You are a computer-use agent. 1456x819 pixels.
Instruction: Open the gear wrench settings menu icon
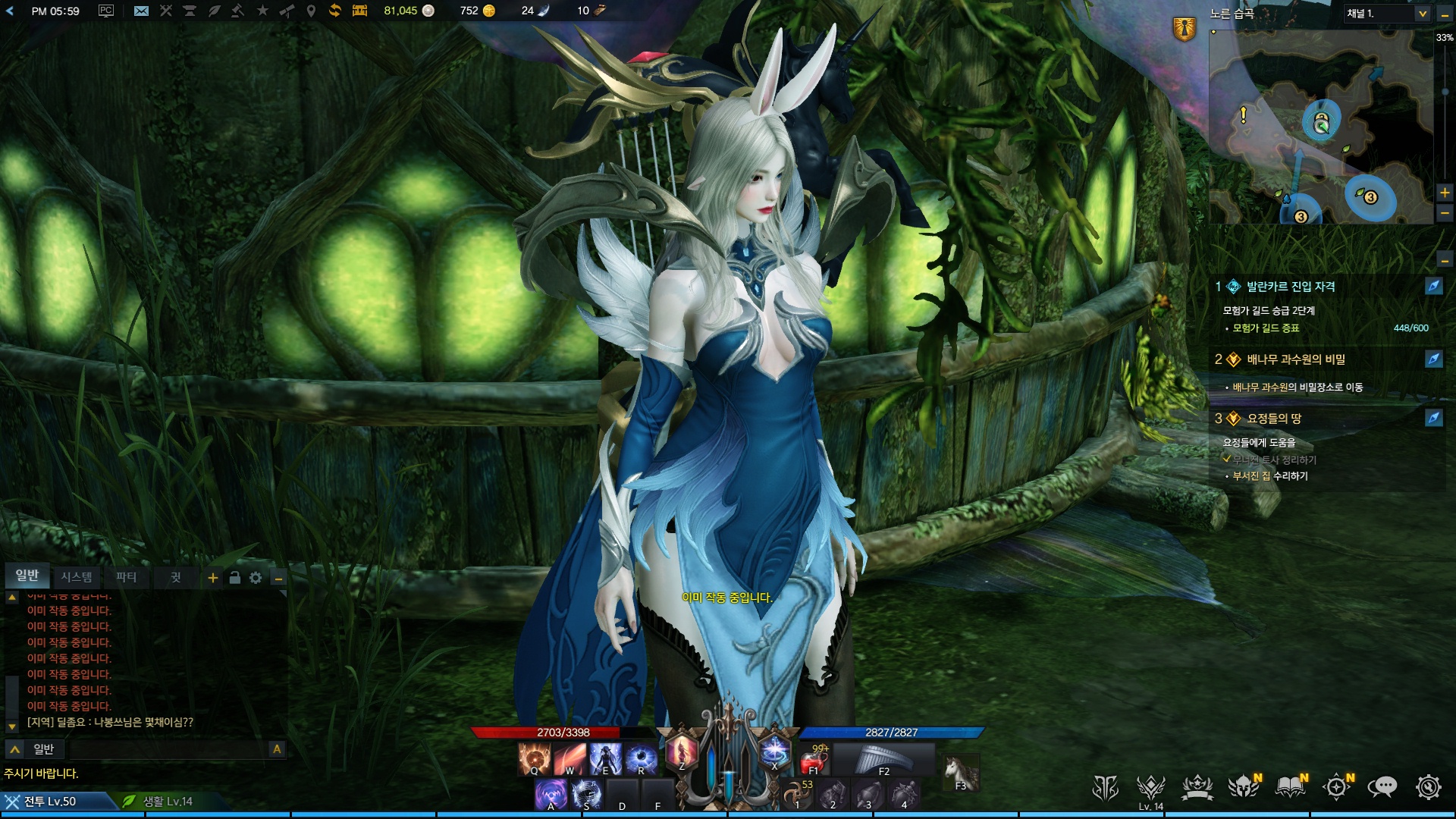(x=1428, y=788)
